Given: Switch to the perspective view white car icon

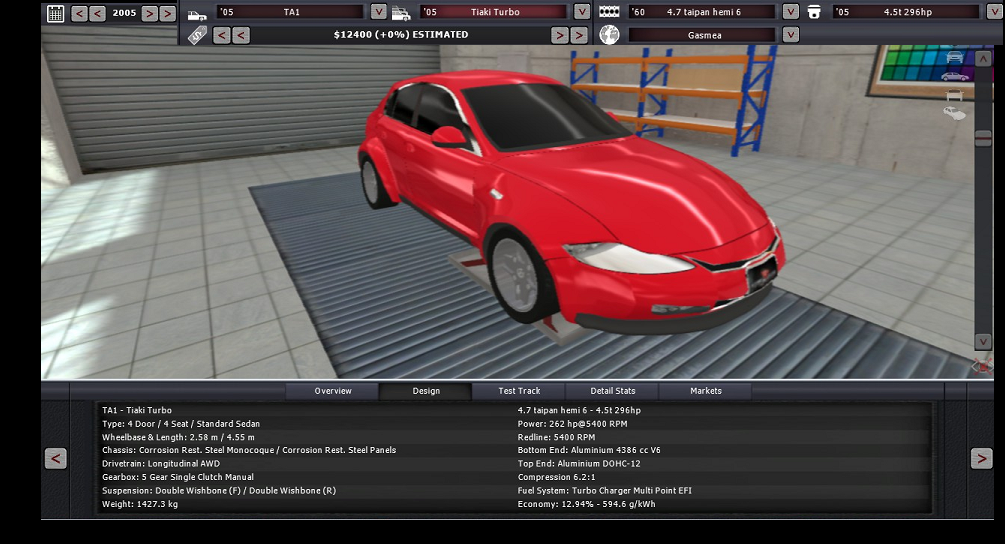Looking at the screenshot, I should [955, 113].
